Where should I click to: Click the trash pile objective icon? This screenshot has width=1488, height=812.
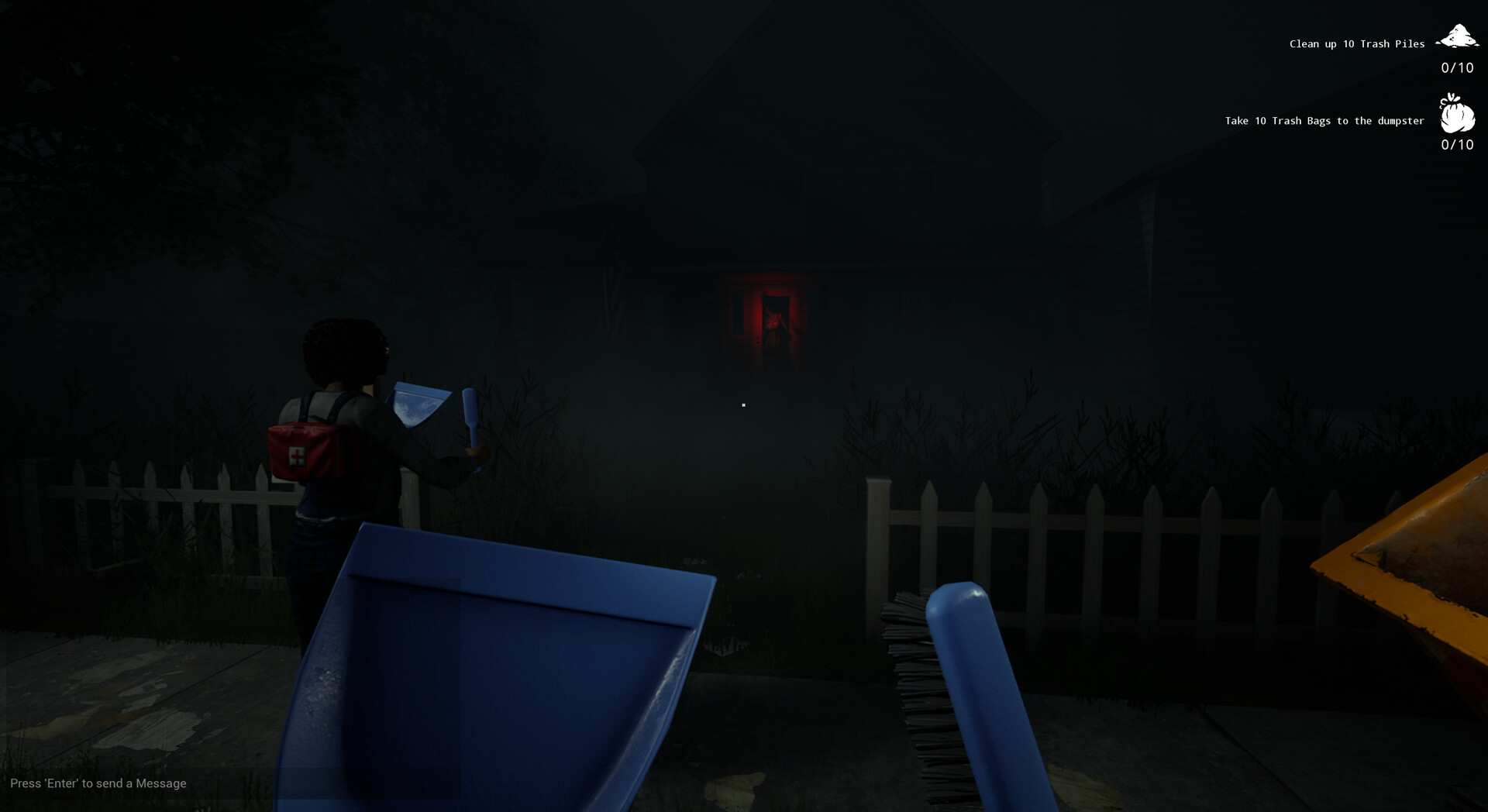pyautogui.click(x=1457, y=35)
